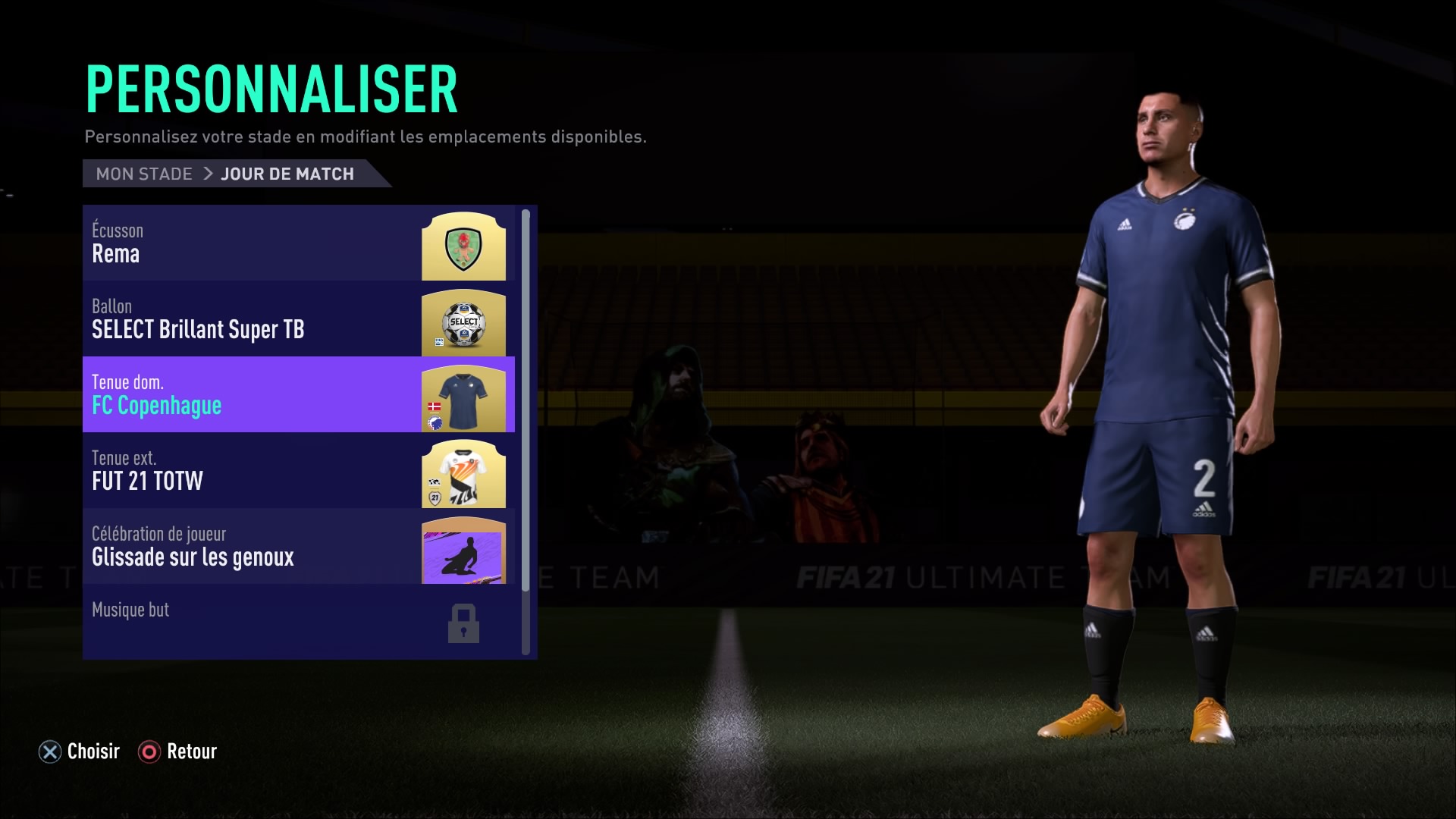Click the FUT 21 TOTW away kit icon
This screenshot has height=819, width=1456.
(463, 472)
